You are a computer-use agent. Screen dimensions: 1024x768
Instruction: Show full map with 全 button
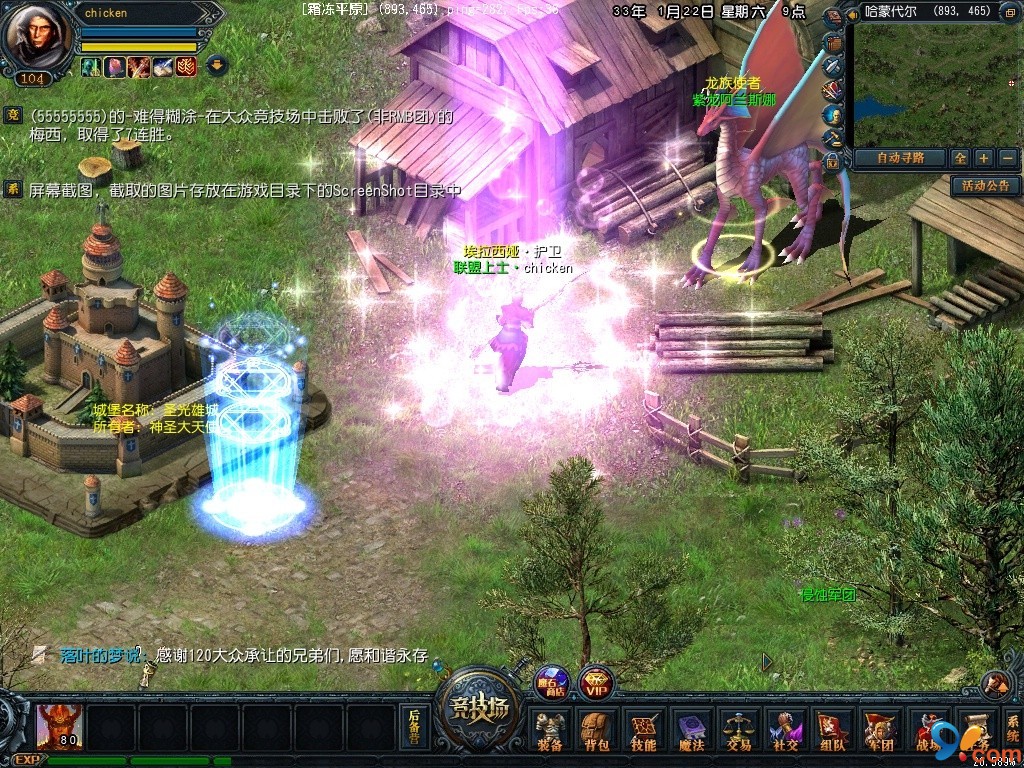[x=960, y=158]
